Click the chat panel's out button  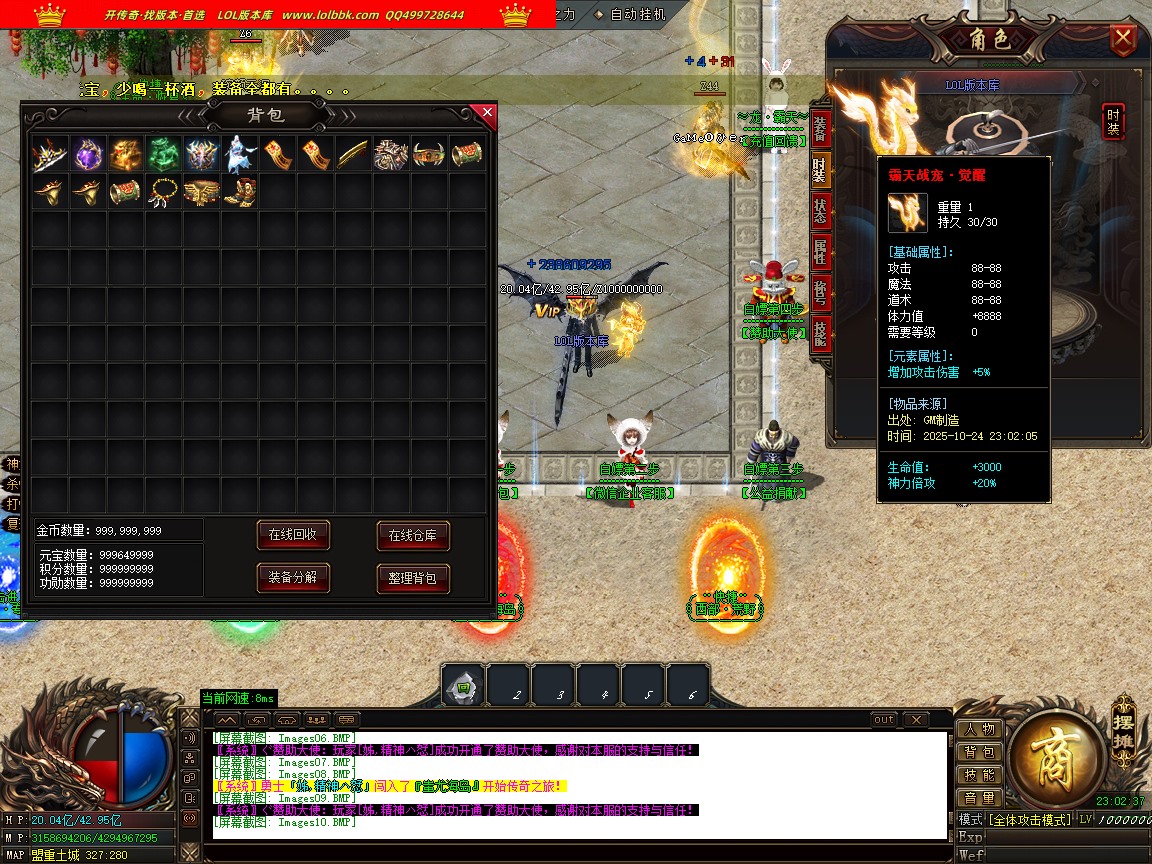(884, 720)
